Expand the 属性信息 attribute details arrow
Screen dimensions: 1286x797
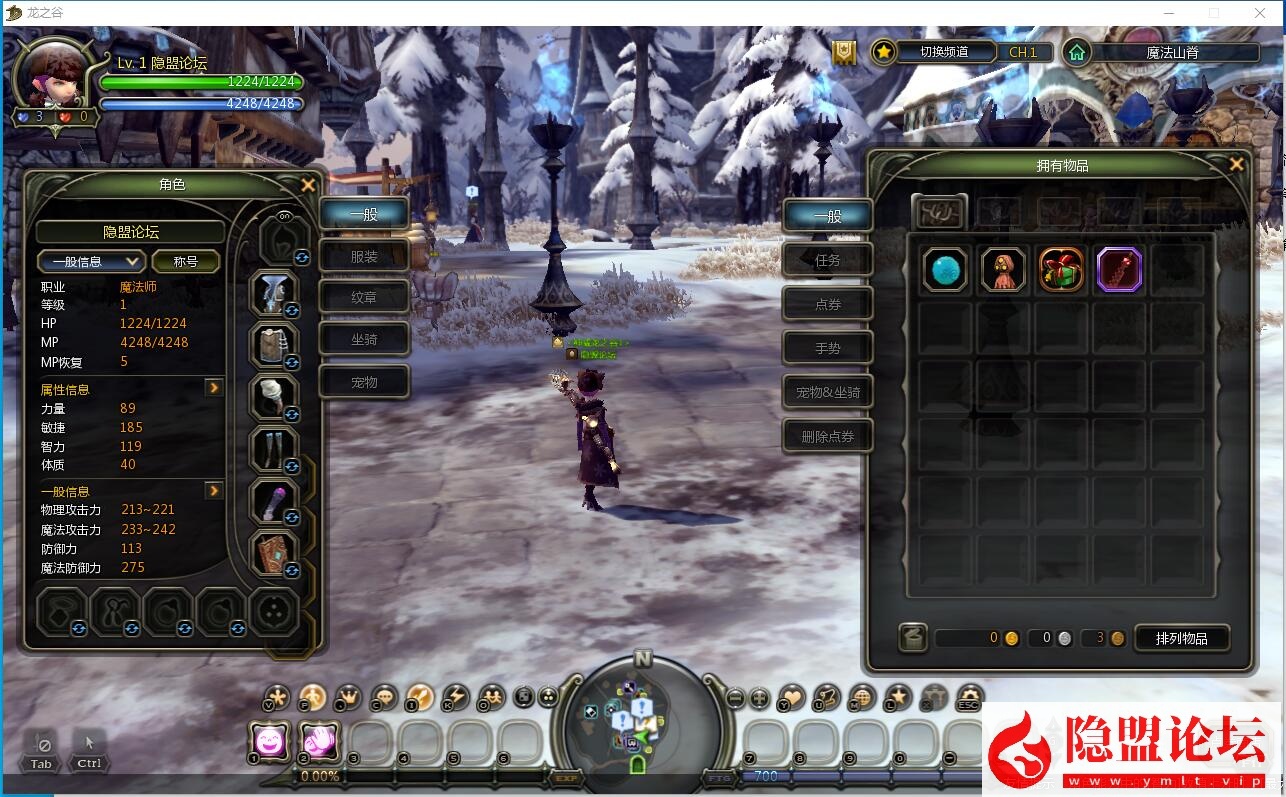pyautogui.click(x=214, y=388)
